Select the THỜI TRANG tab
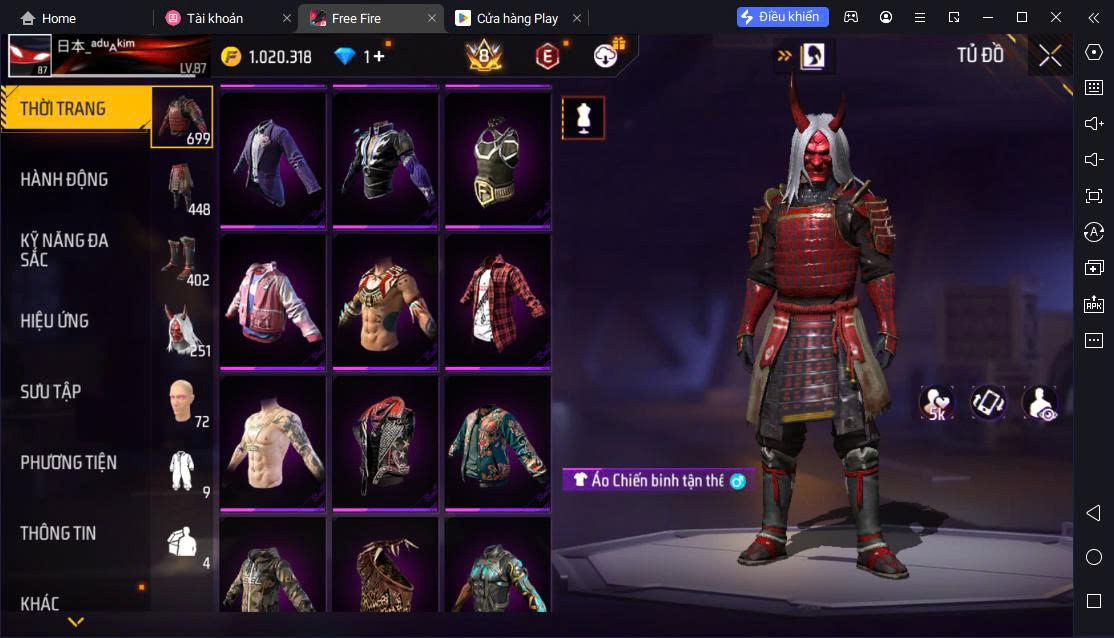Image resolution: width=1114 pixels, height=638 pixels. point(62,109)
